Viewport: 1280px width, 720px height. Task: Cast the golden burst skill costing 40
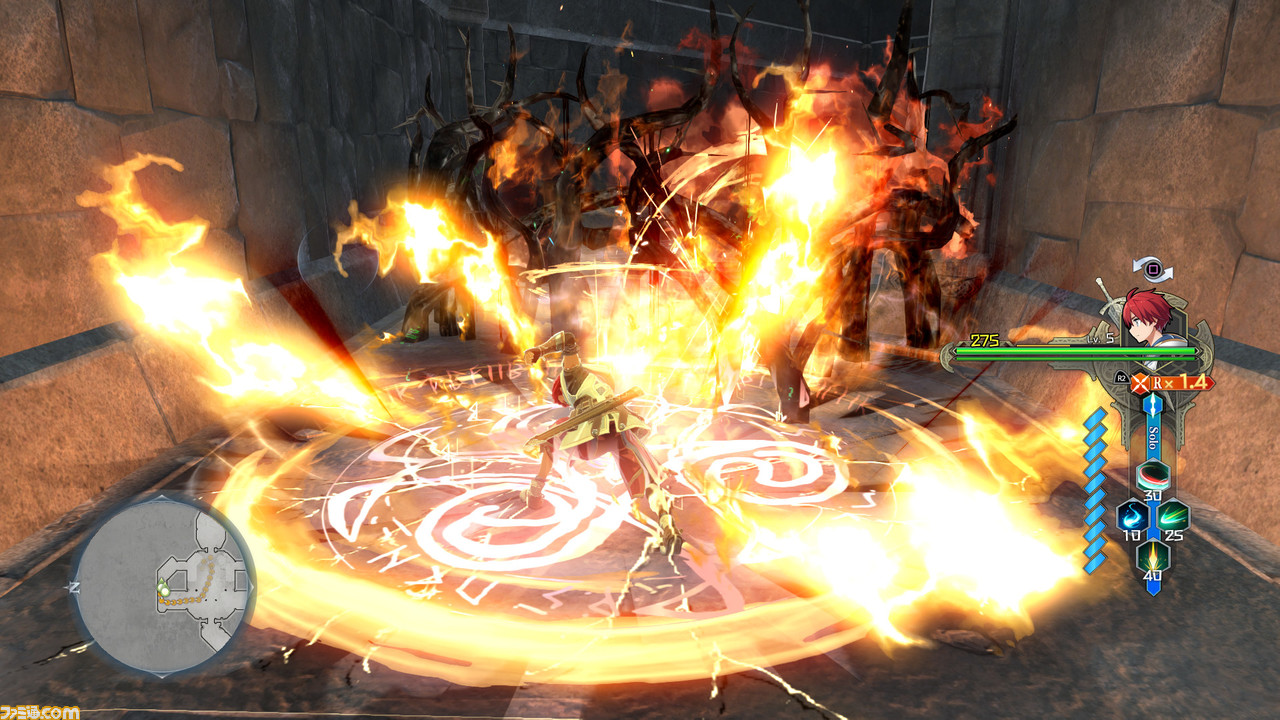[1152, 555]
